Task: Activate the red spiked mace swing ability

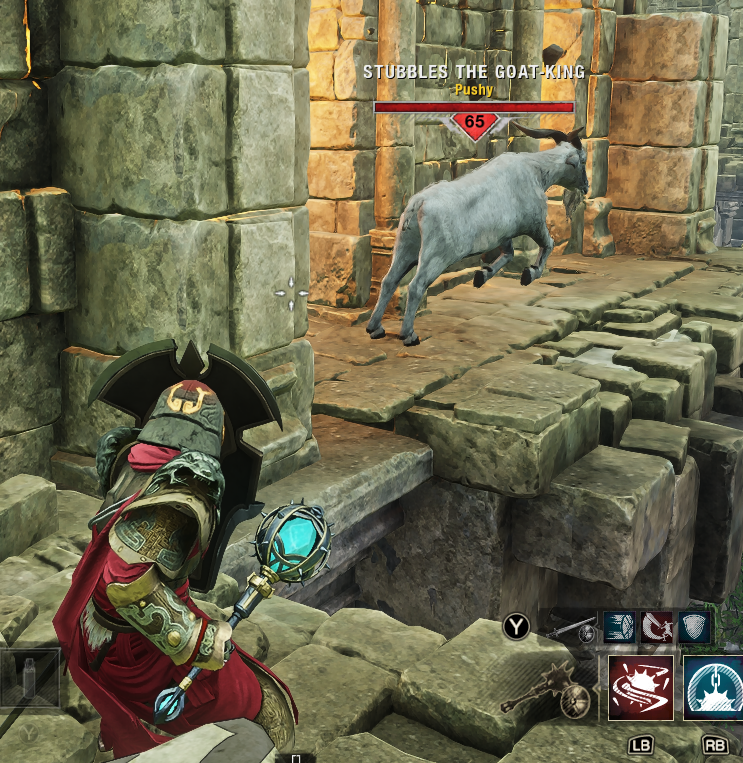Action: tap(641, 688)
